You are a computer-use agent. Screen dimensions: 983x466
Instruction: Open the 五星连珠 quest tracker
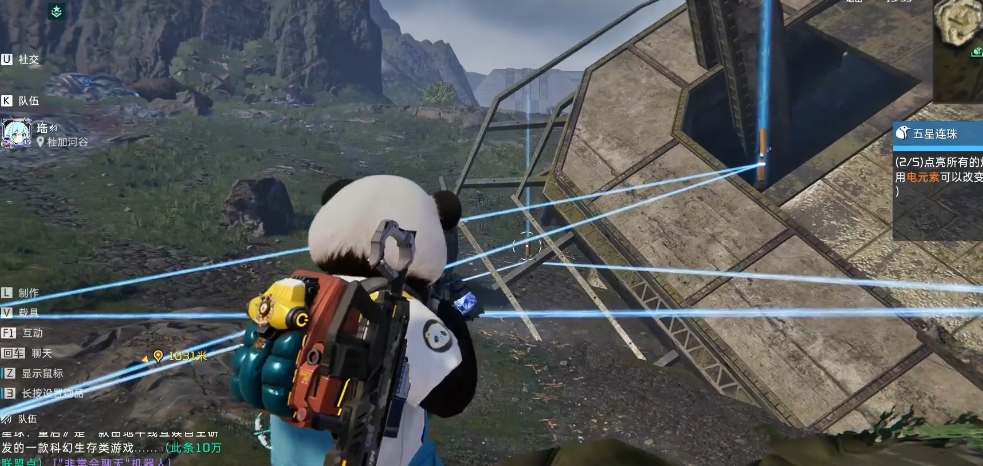pyautogui.click(x=938, y=132)
